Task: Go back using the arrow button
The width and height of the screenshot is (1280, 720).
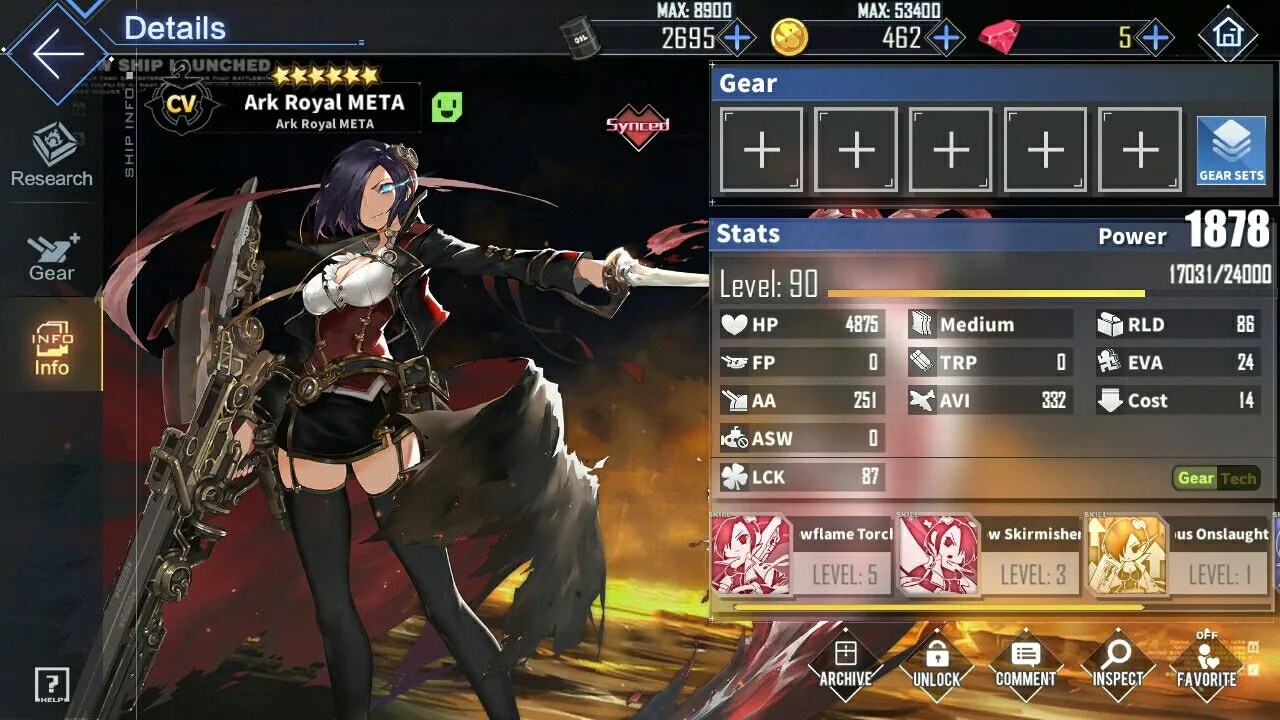Action: [55, 53]
